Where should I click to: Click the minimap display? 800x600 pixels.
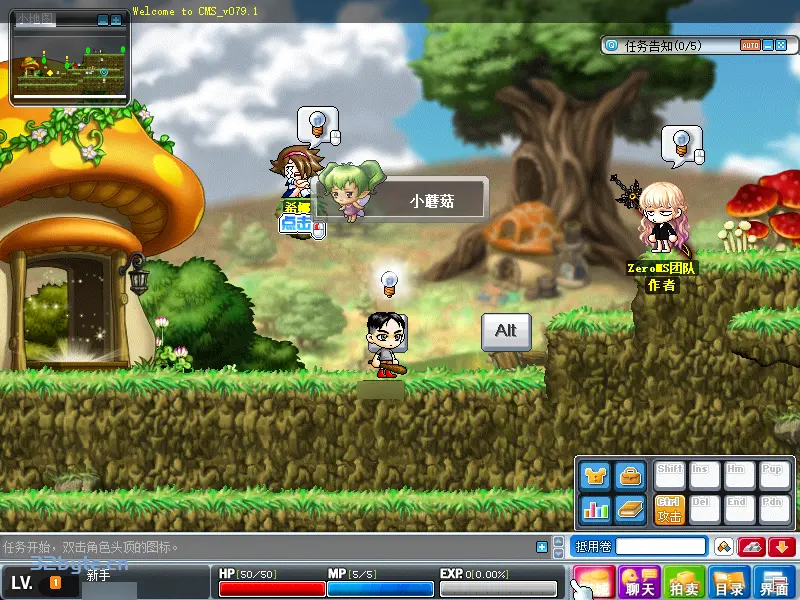click(70, 64)
